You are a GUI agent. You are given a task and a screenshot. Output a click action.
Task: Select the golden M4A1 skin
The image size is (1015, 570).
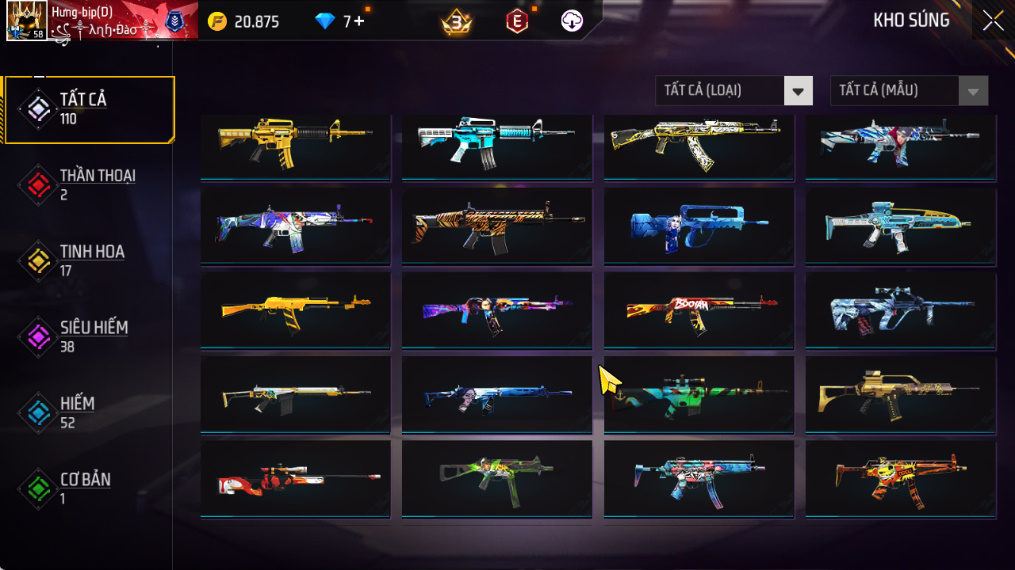[x=295, y=142]
